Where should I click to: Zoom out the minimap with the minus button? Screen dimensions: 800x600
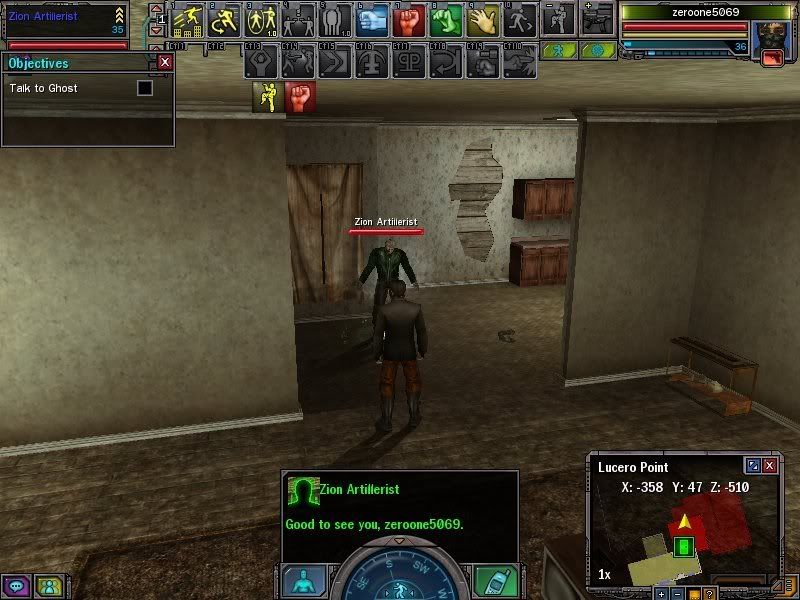[677, 594]
